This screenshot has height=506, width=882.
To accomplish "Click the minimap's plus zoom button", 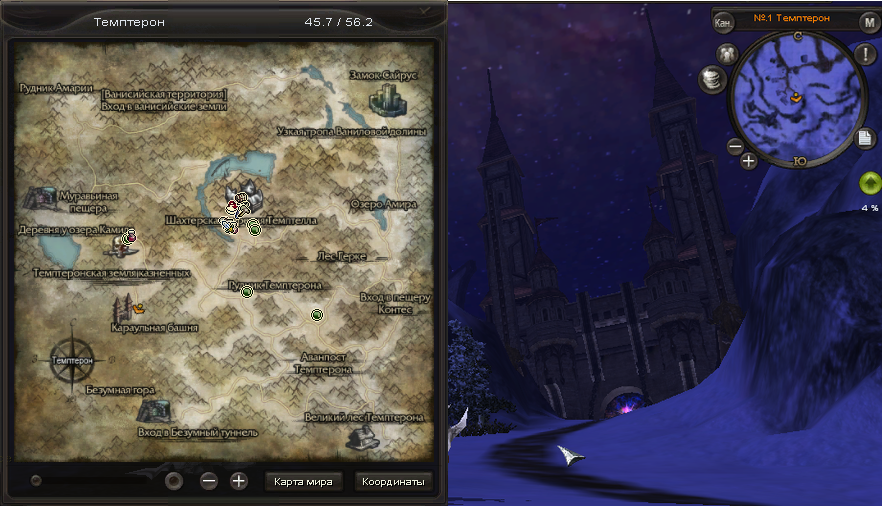I will pyautogui.click(x=749, y=160).
